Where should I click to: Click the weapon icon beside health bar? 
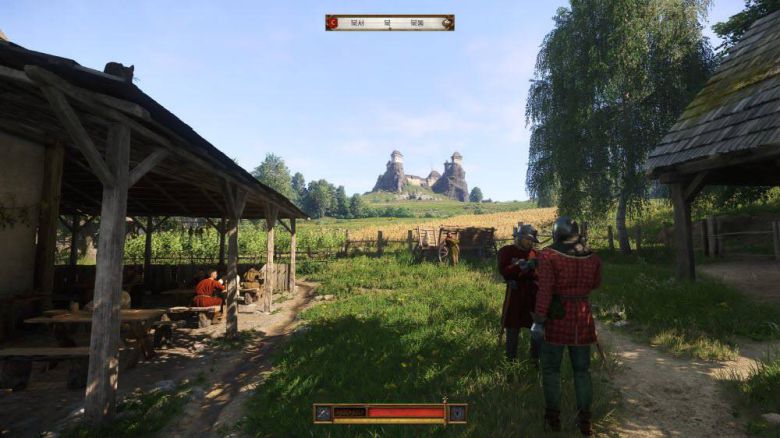pyautogui.click(x=323, y=412)
